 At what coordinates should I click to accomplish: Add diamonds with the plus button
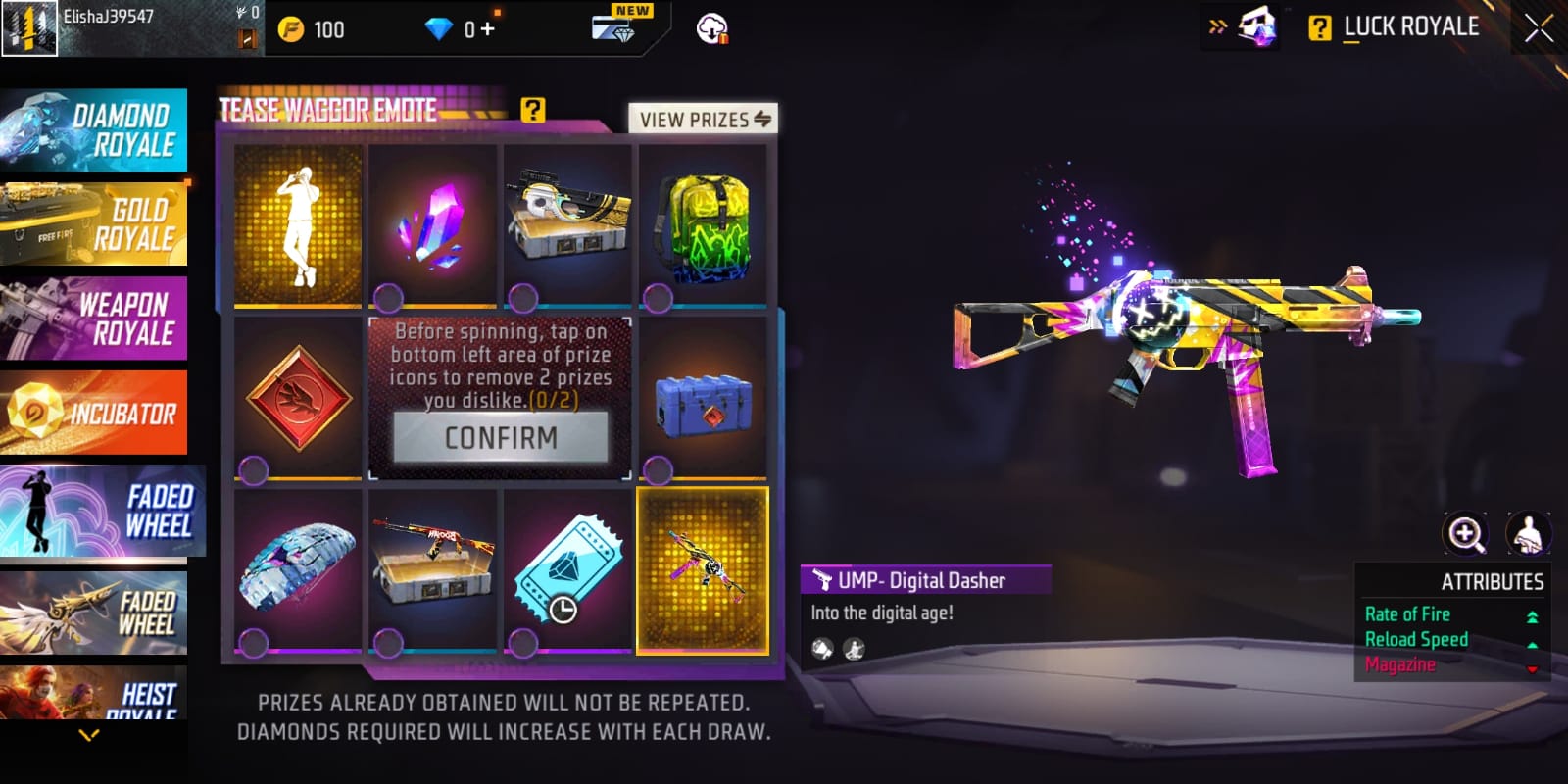(x=487, y=29)
